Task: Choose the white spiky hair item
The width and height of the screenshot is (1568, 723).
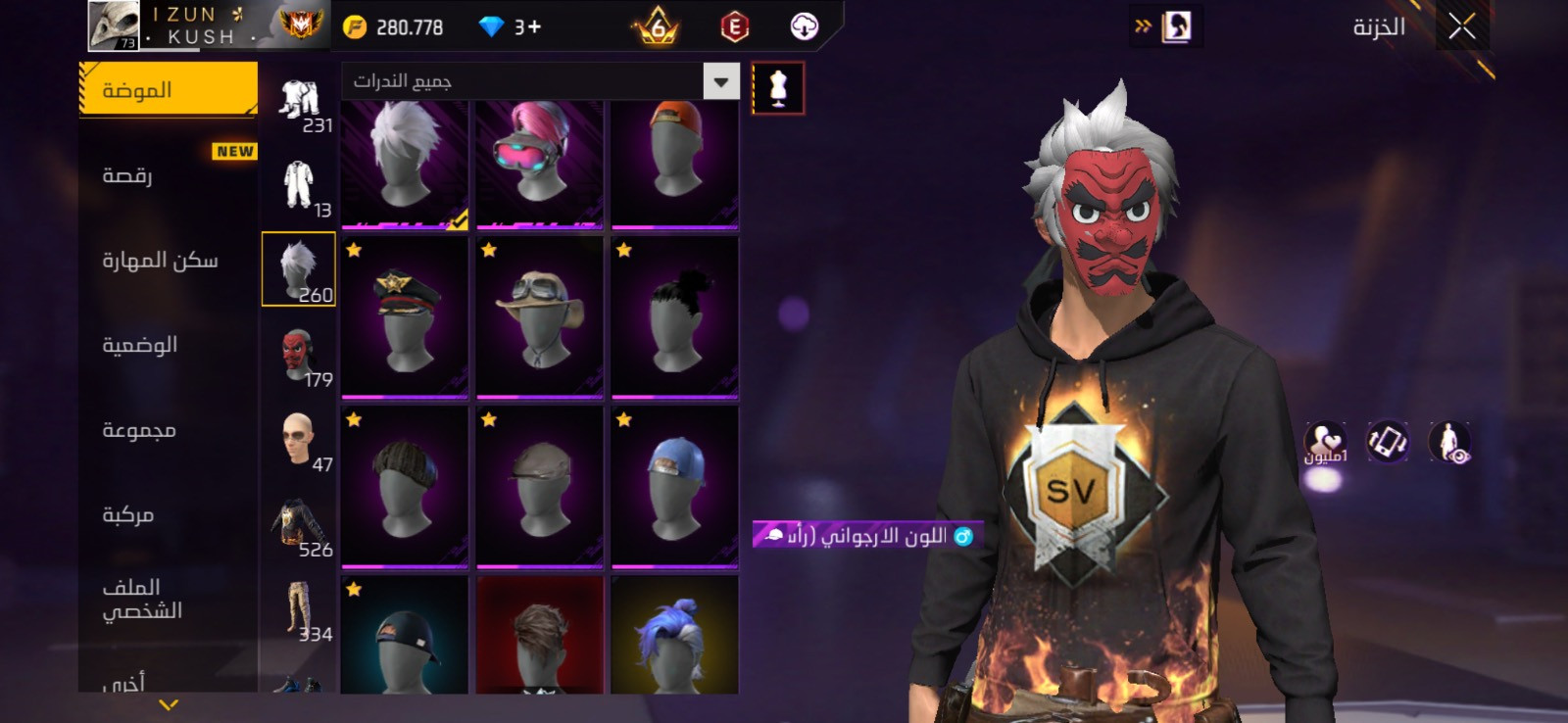Action: point(405,162)
